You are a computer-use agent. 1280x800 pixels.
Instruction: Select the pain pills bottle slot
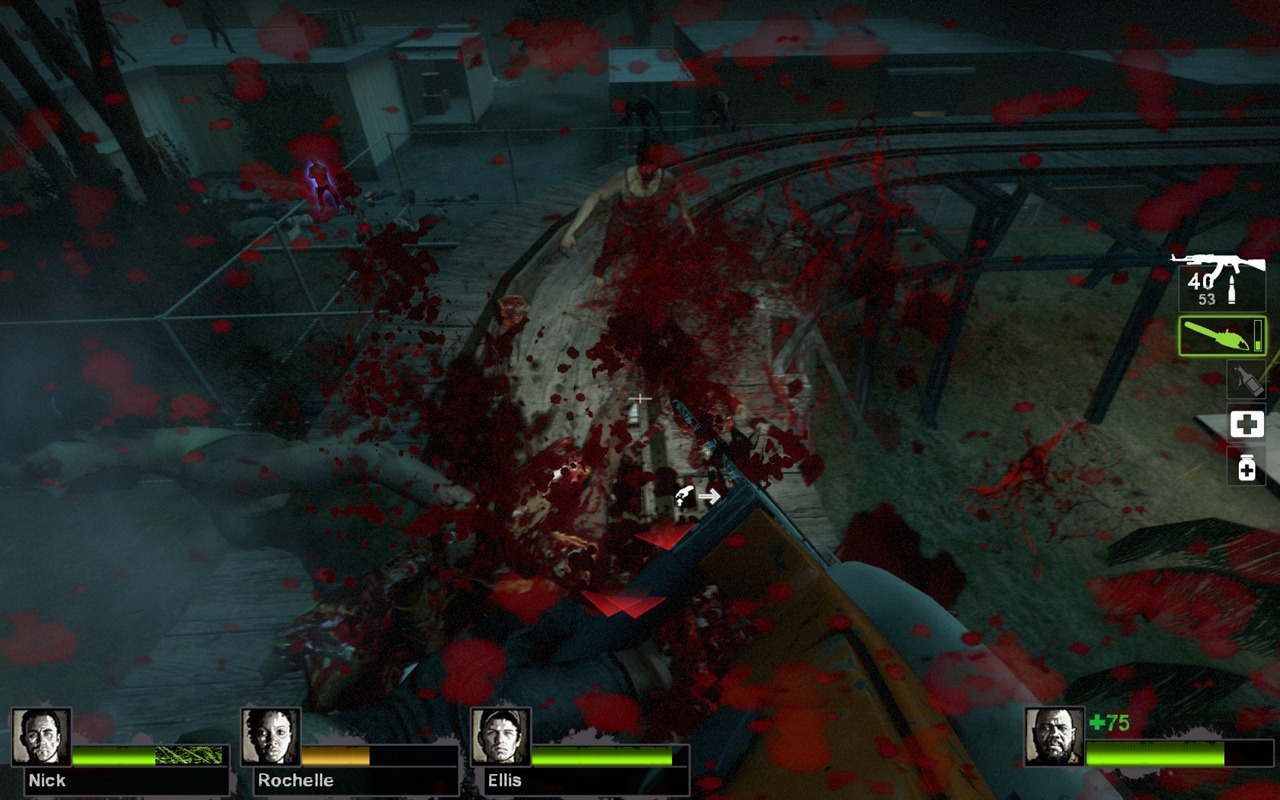point(1246,466)
